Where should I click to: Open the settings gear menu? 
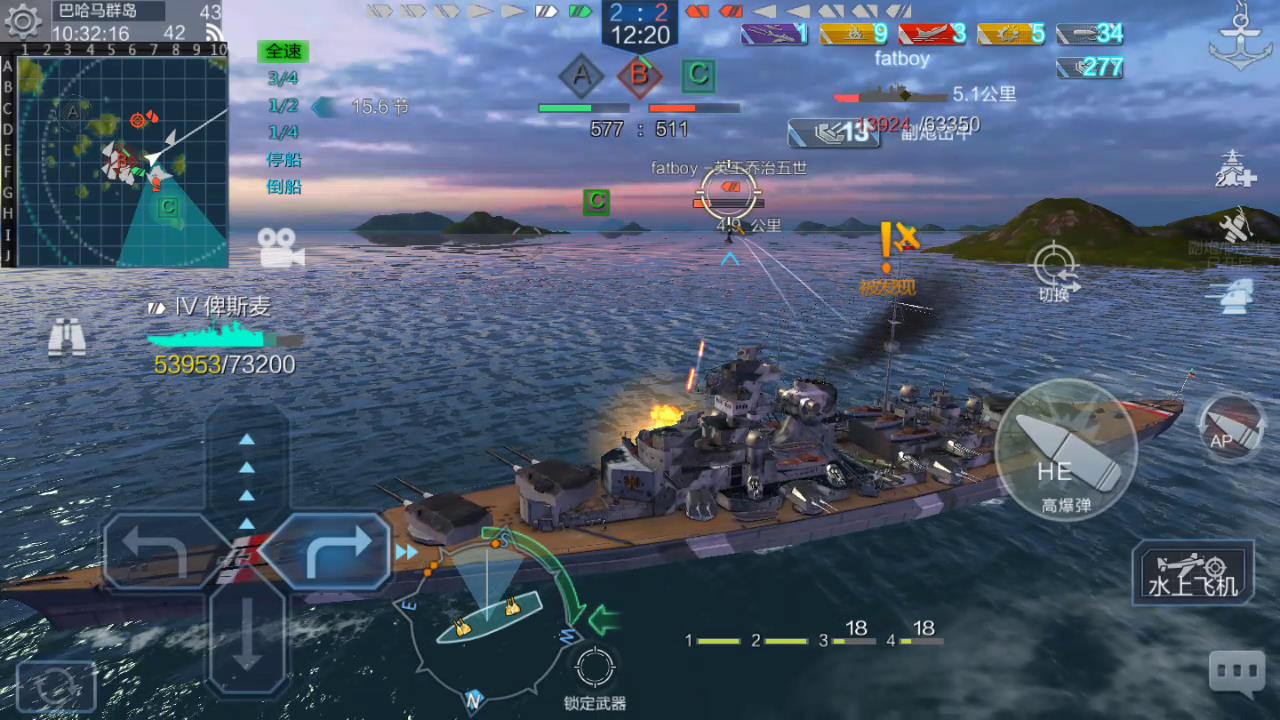[22, 22]
